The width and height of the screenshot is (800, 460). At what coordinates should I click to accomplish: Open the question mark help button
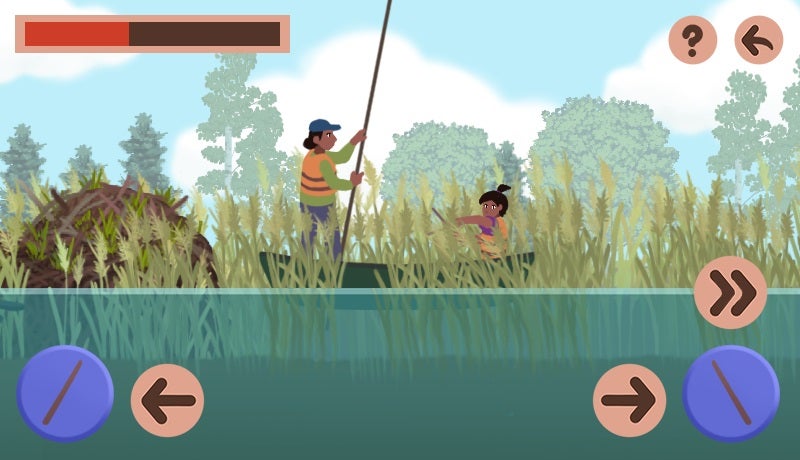pyautogui.click(x=692, y=41)
